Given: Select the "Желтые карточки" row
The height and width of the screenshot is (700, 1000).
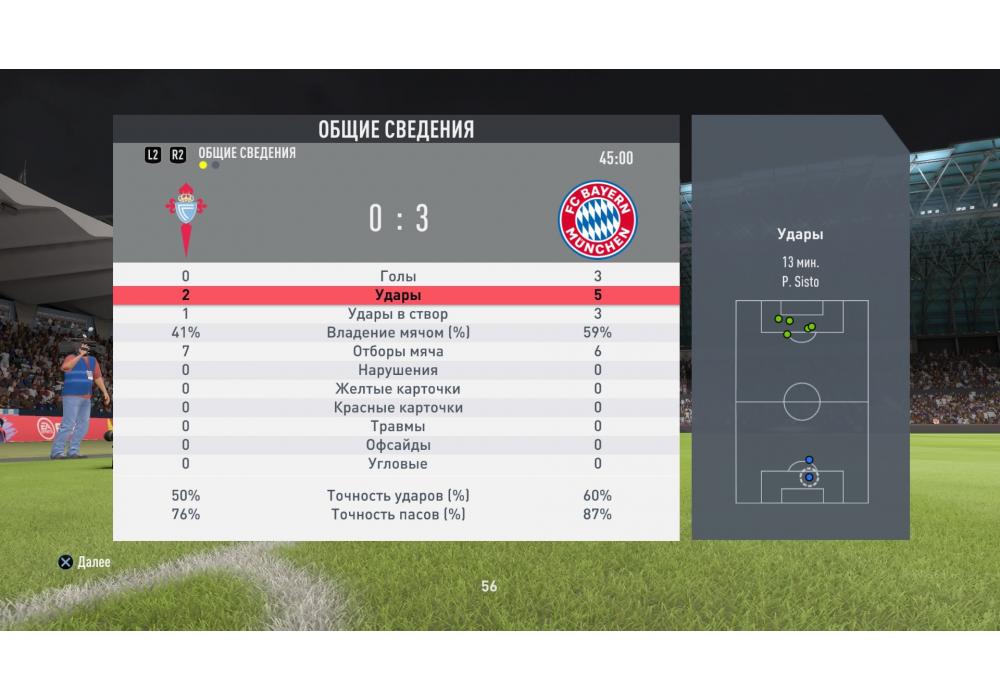Looking at the screenshot, I should [397, 389].
